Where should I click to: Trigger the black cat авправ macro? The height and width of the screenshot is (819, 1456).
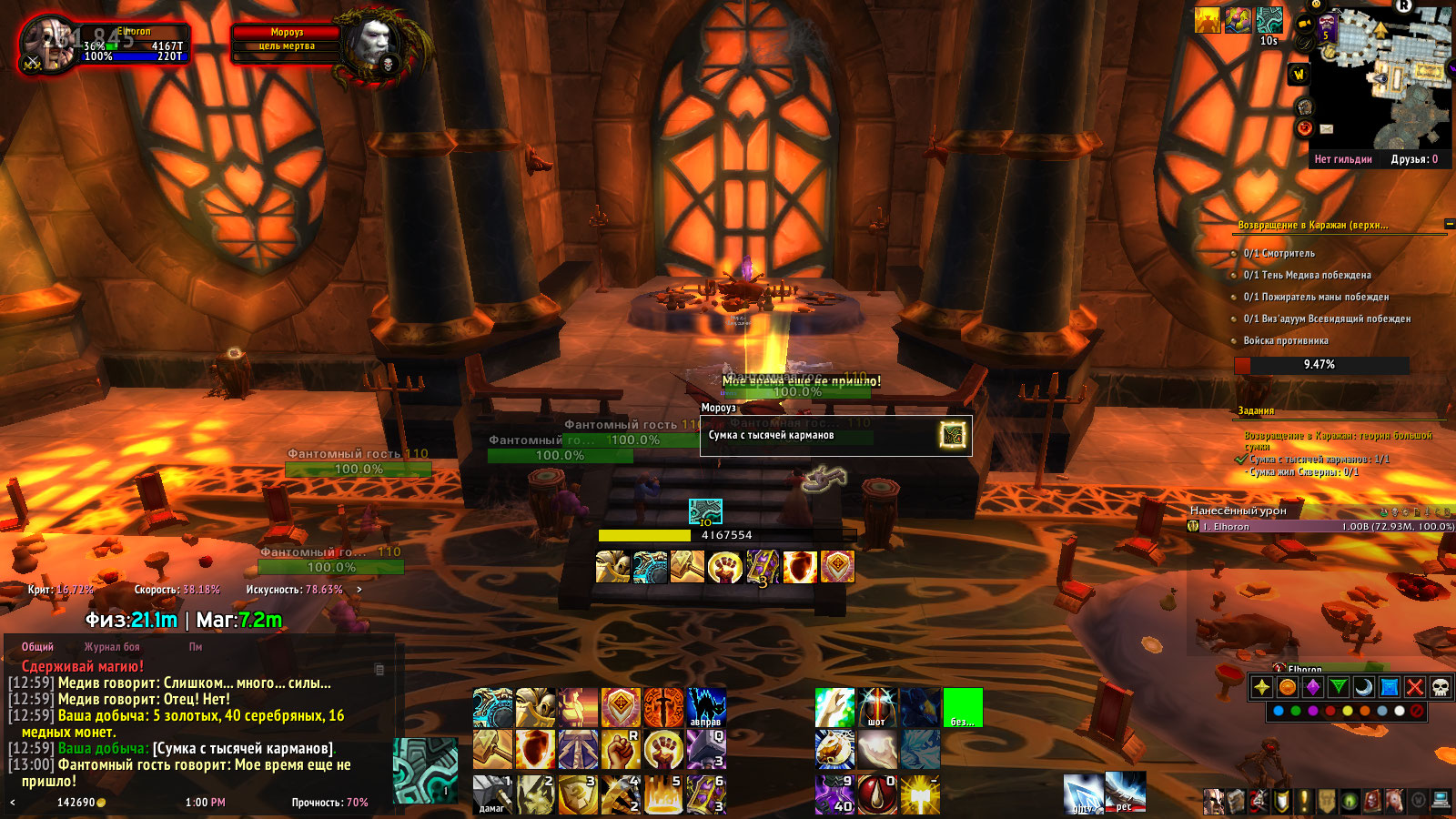pos(705,707)
